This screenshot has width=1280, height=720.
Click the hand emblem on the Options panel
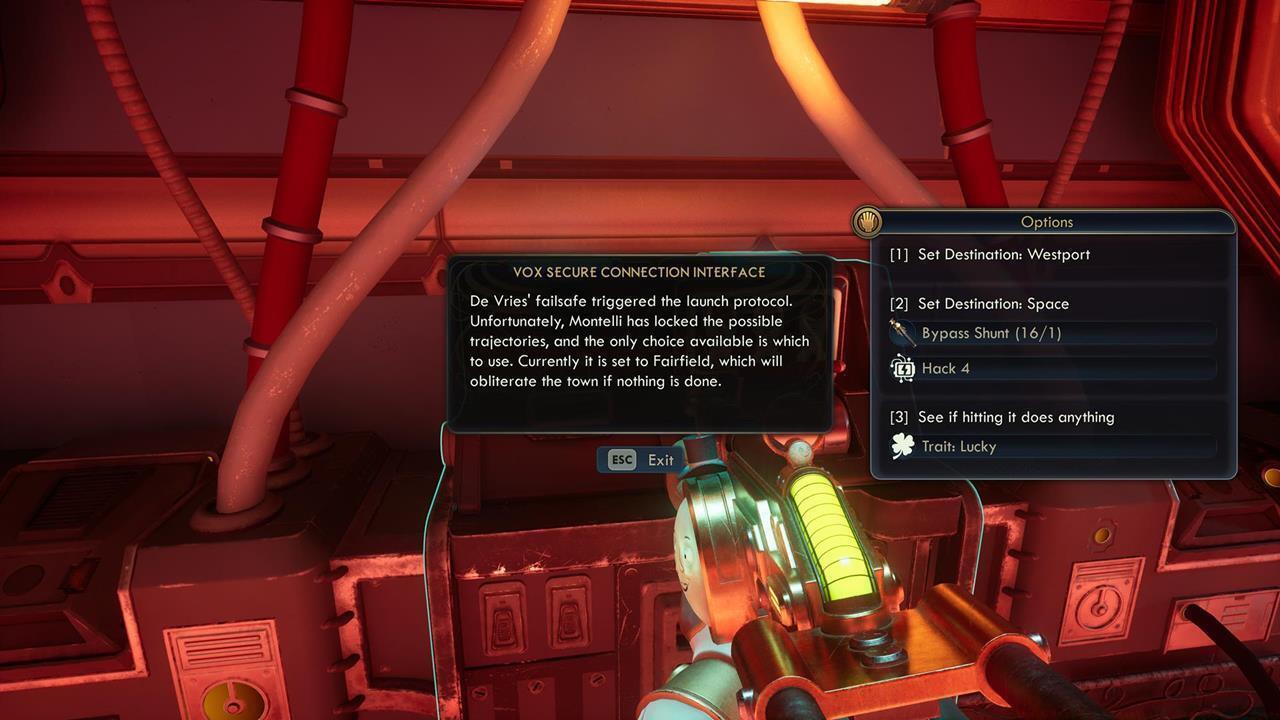pyautogui.click(x=866, y=221)
